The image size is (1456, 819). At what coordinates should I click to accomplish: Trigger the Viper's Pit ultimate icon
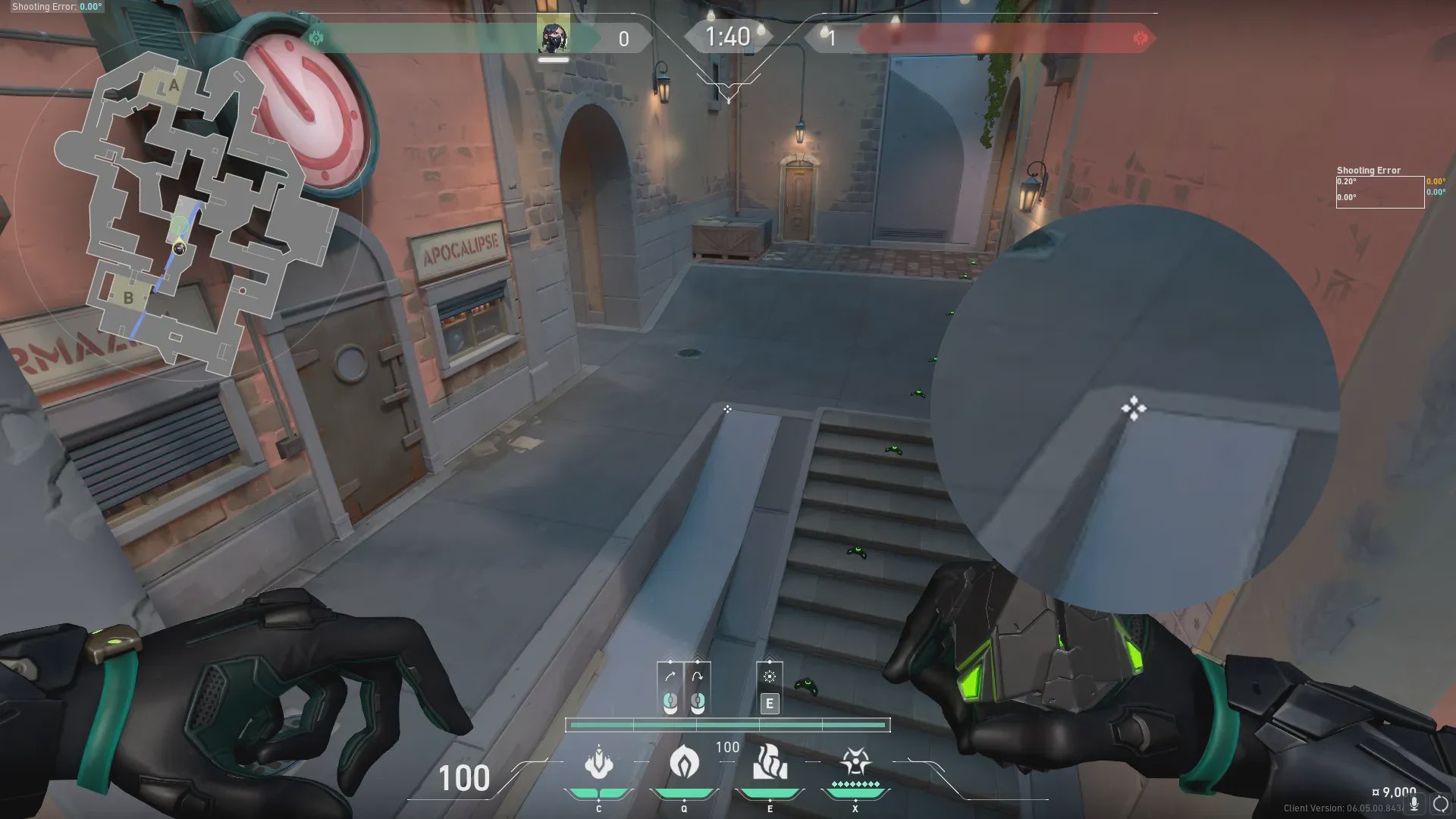tap(855, 761)
